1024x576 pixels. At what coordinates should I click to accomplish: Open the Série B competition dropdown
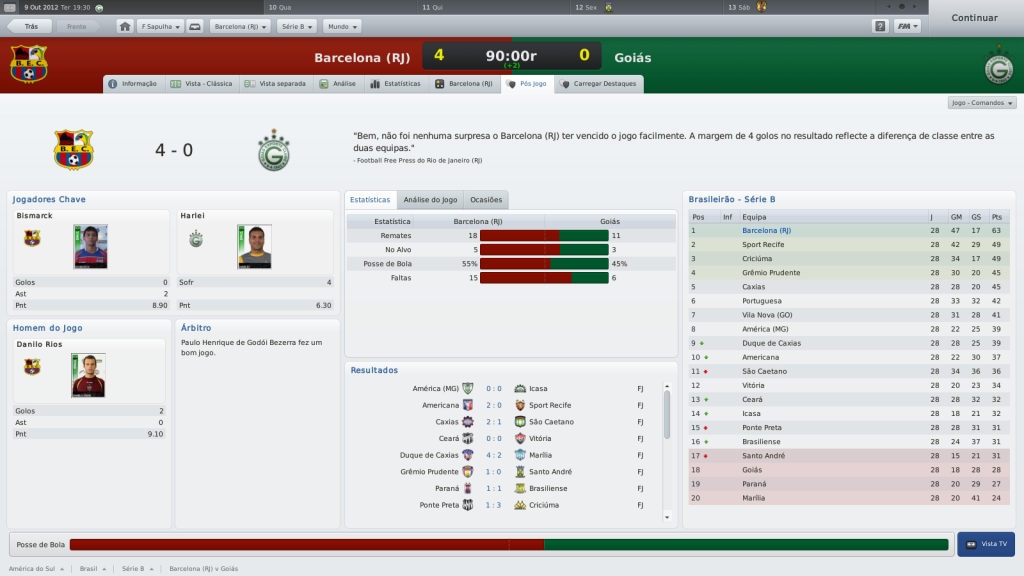(x=296, y=26)
